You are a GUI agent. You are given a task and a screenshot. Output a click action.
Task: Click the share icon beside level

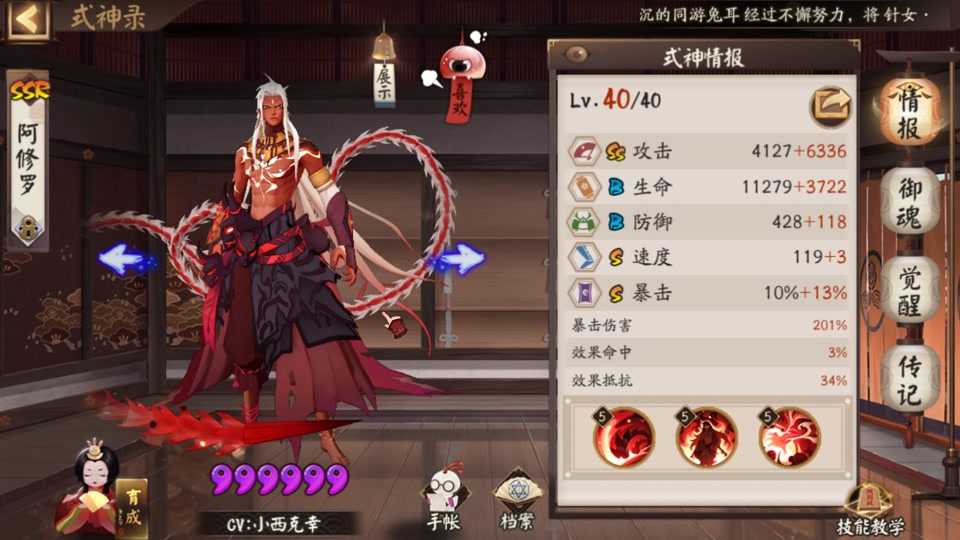tap(830, 103)
